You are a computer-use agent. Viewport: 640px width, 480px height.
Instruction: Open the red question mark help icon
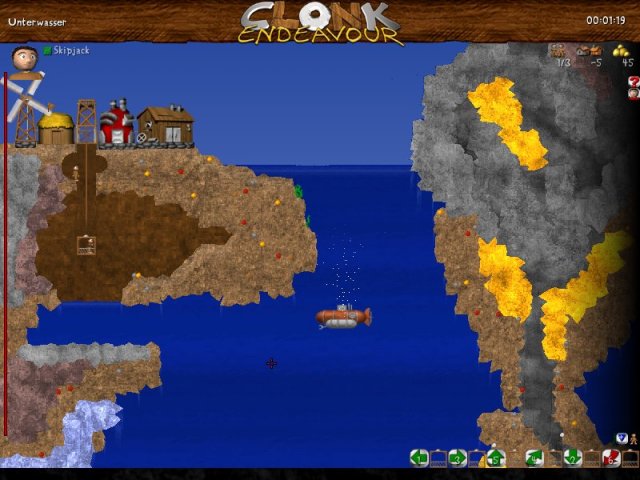point(634,81)
